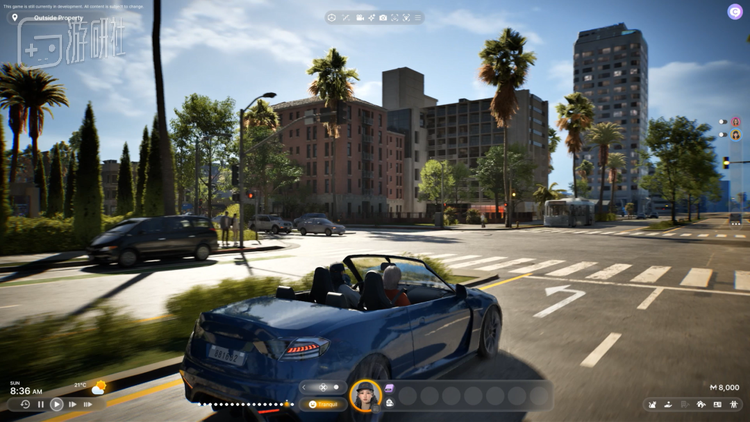Open the photo mode camera icon
Image resolution: width=750 pixels, height=422 pixels.
(383, 18)
